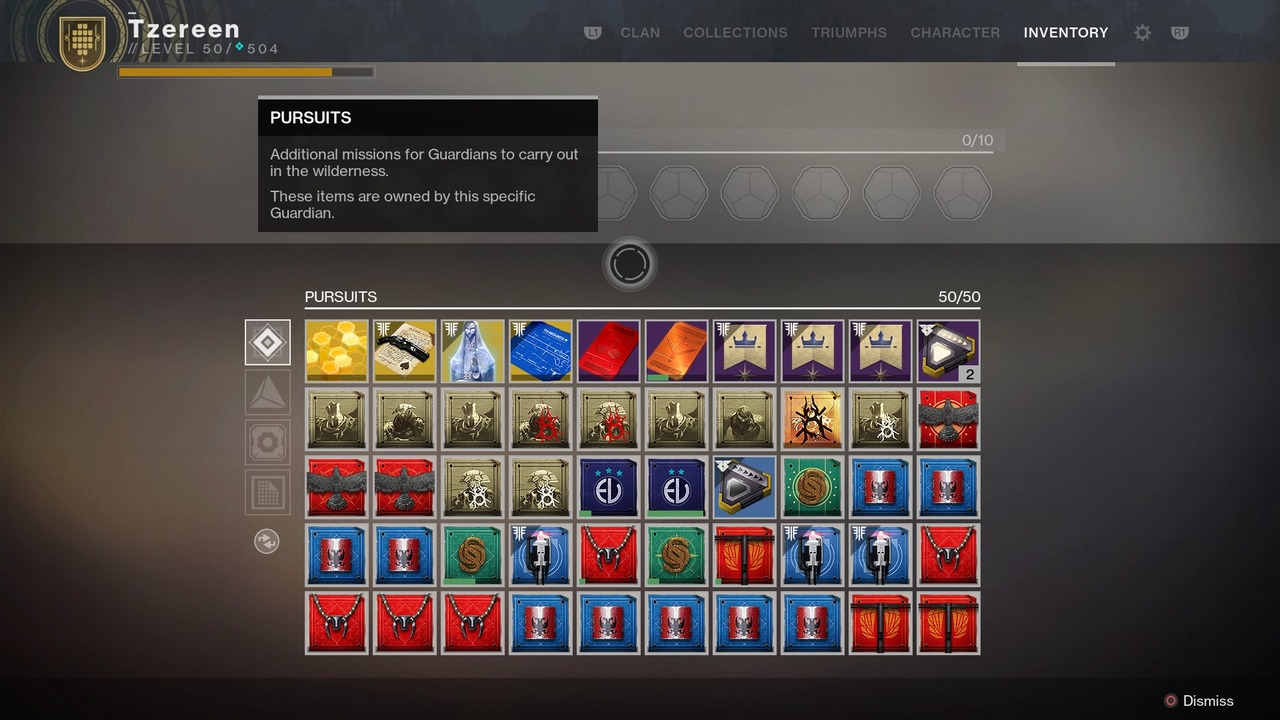1280x720 pixels.
Task: Open the Character tab
Action: 955,33
